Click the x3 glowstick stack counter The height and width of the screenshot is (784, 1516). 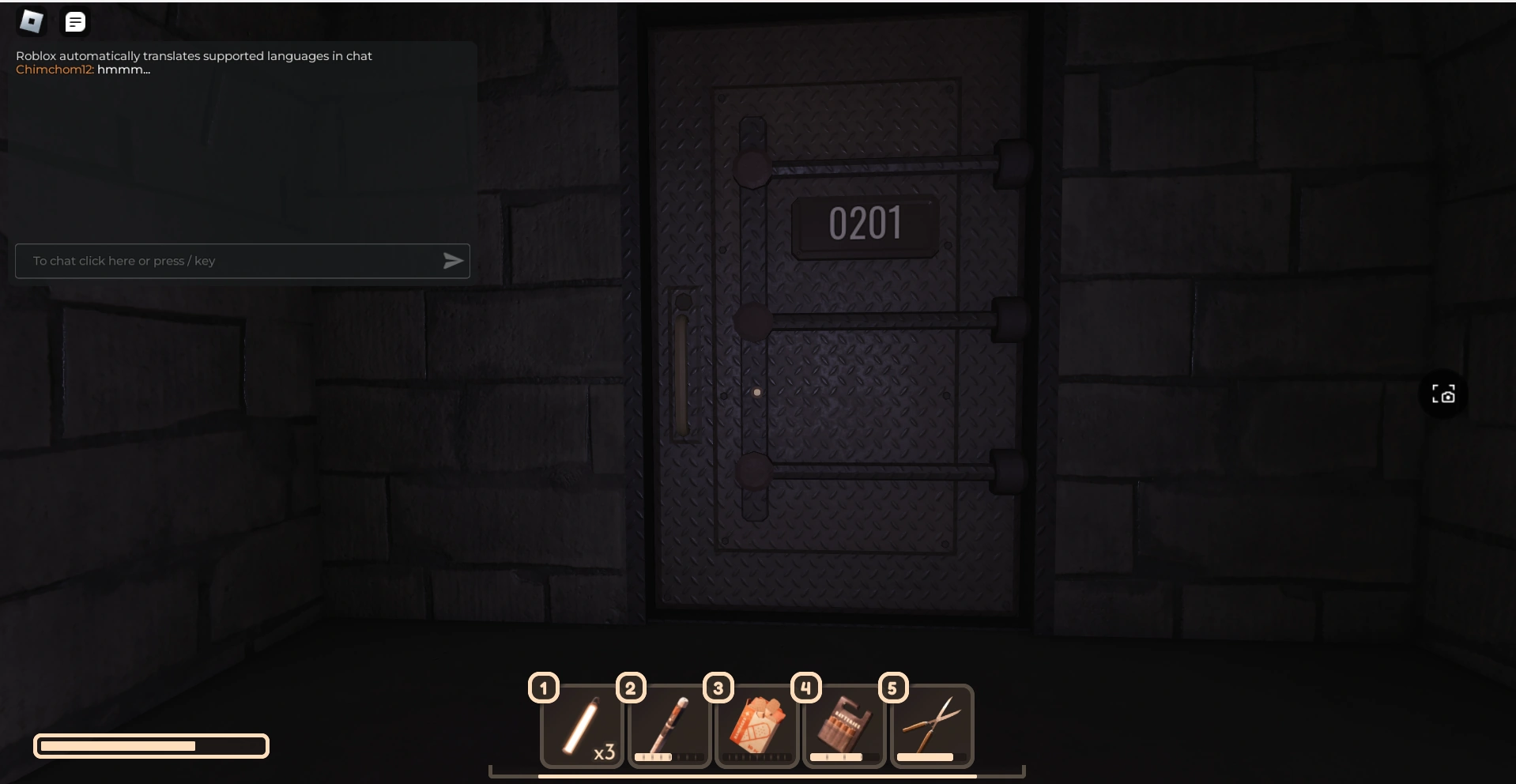pyautogui.click(x=605, y=753)
